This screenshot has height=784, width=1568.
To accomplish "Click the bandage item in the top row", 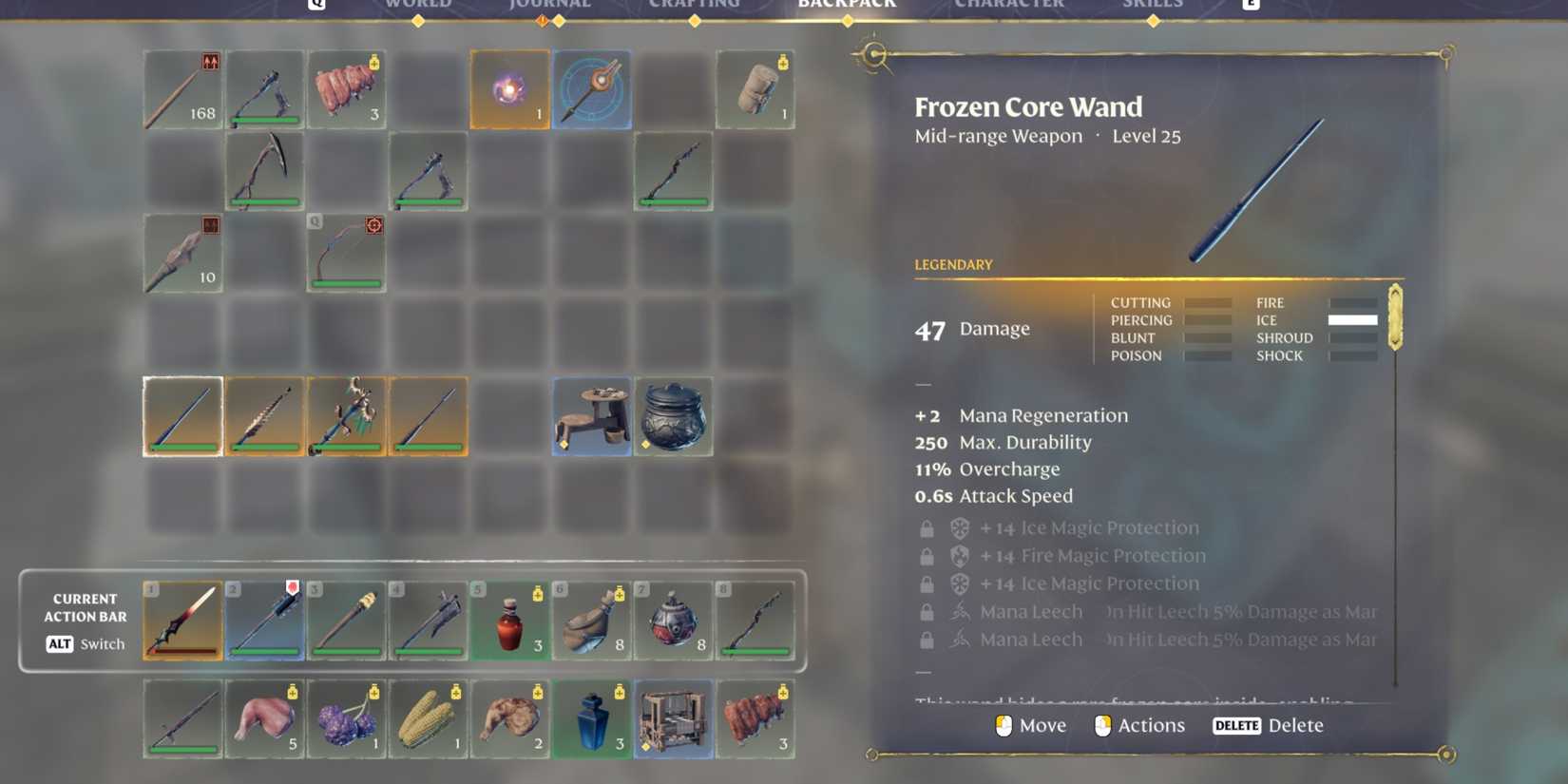I will [x=755, y=89].
